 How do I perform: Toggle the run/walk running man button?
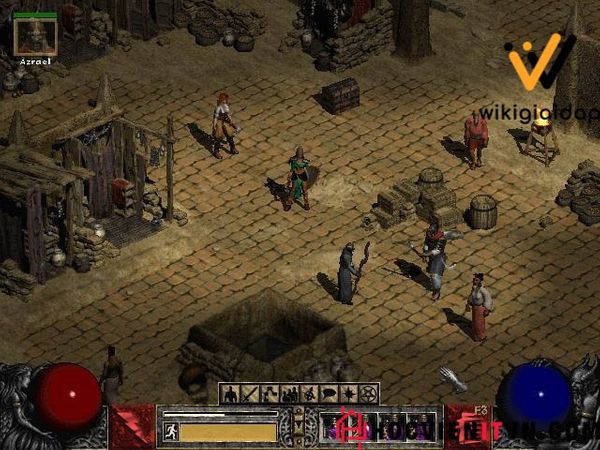pyautogui.click(x=170, y=431)
